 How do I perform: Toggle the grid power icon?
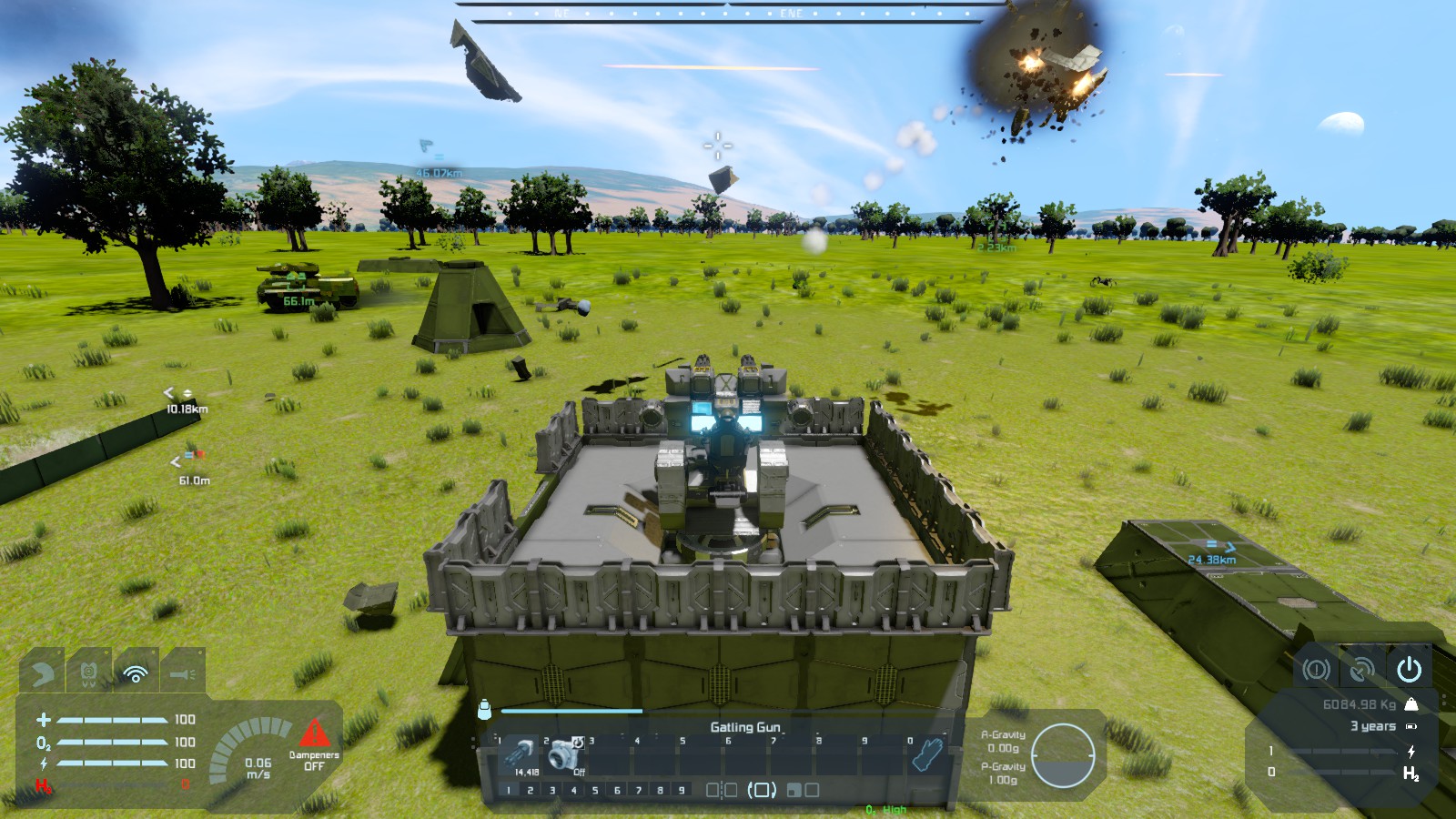click(1409, 670)
